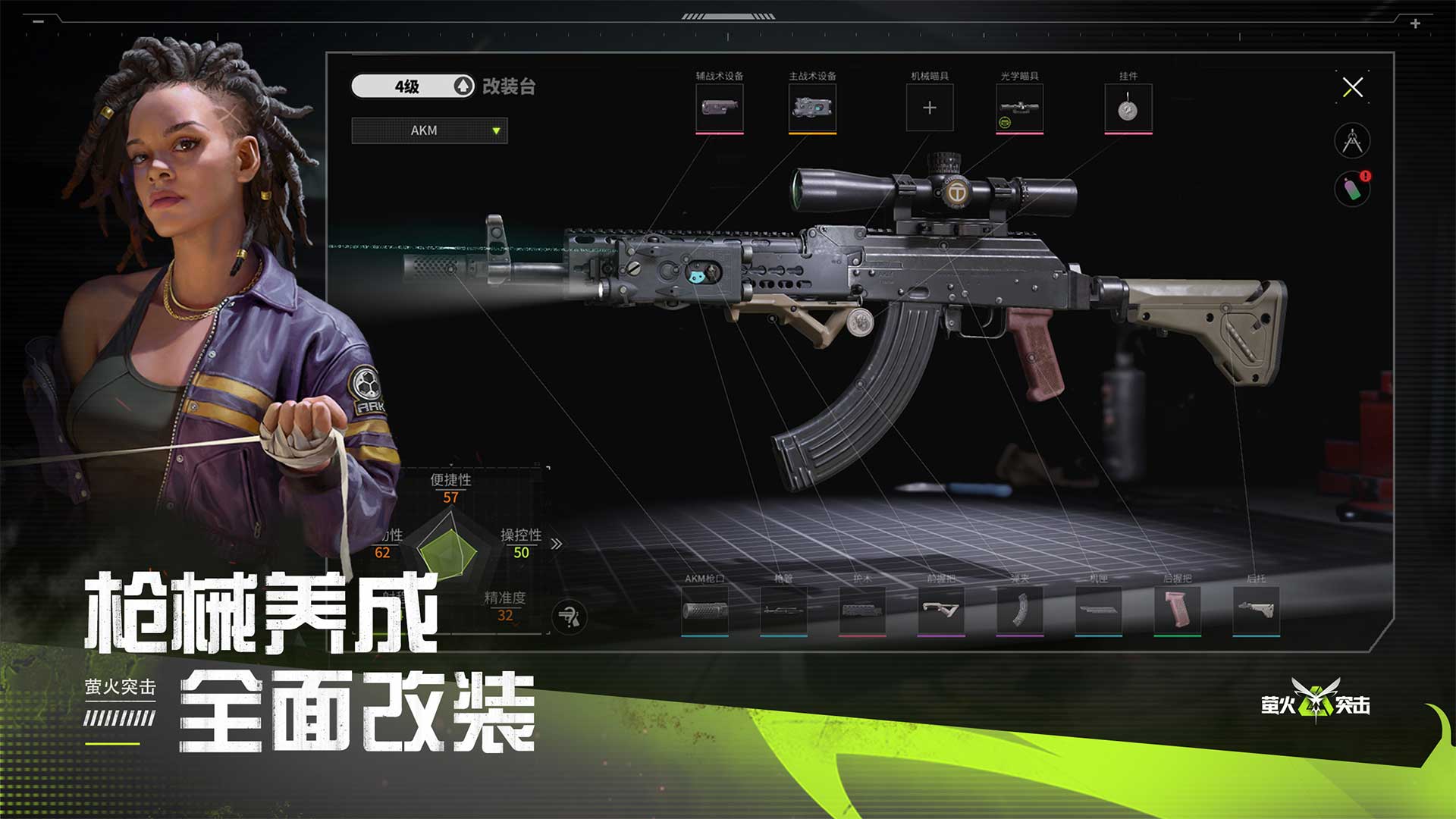Viewport: 1456px width, 819px height.
Task: Select the foregrip (前握把) part icon
Action: (942, 610)
